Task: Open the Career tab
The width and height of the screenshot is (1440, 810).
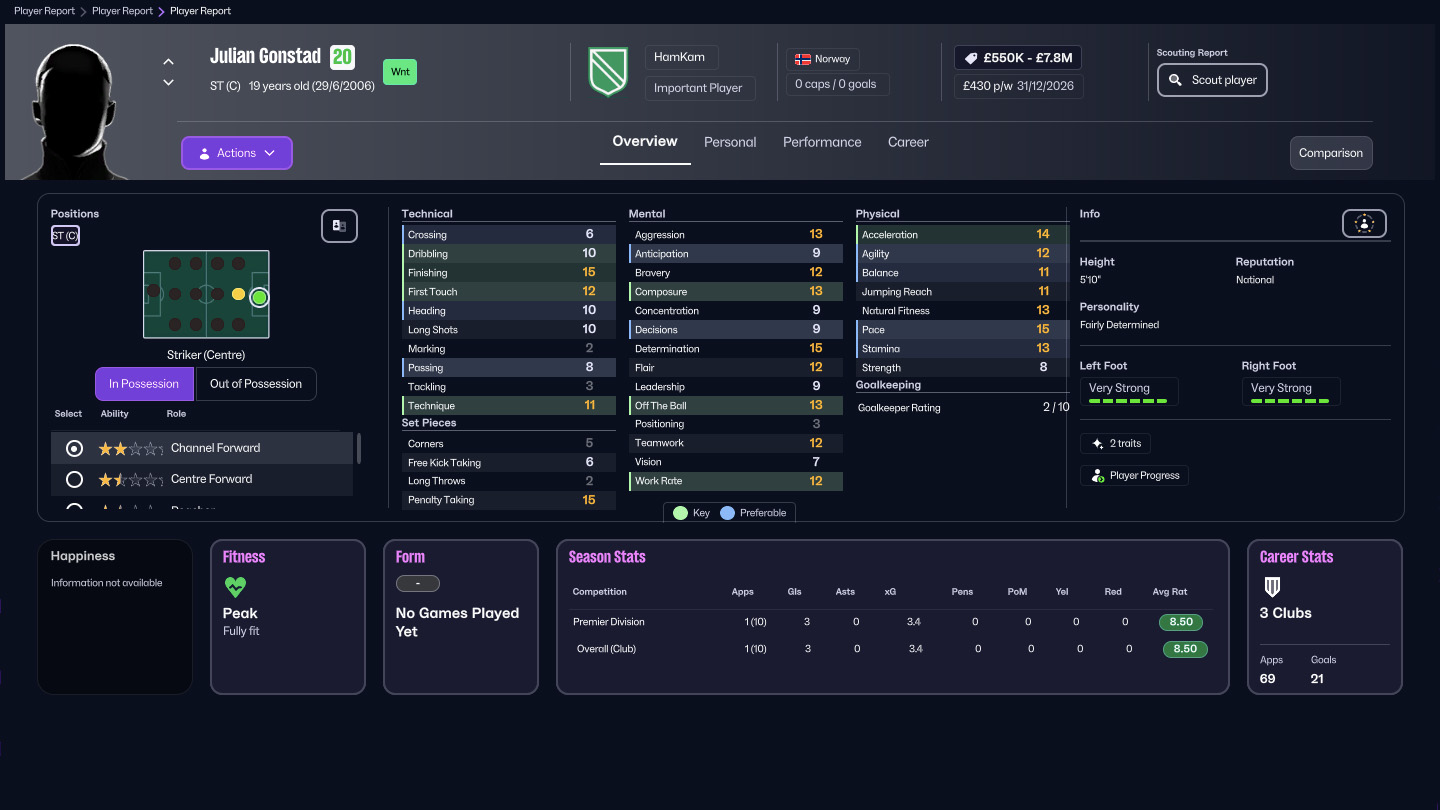Action: [x=908, y=142]
